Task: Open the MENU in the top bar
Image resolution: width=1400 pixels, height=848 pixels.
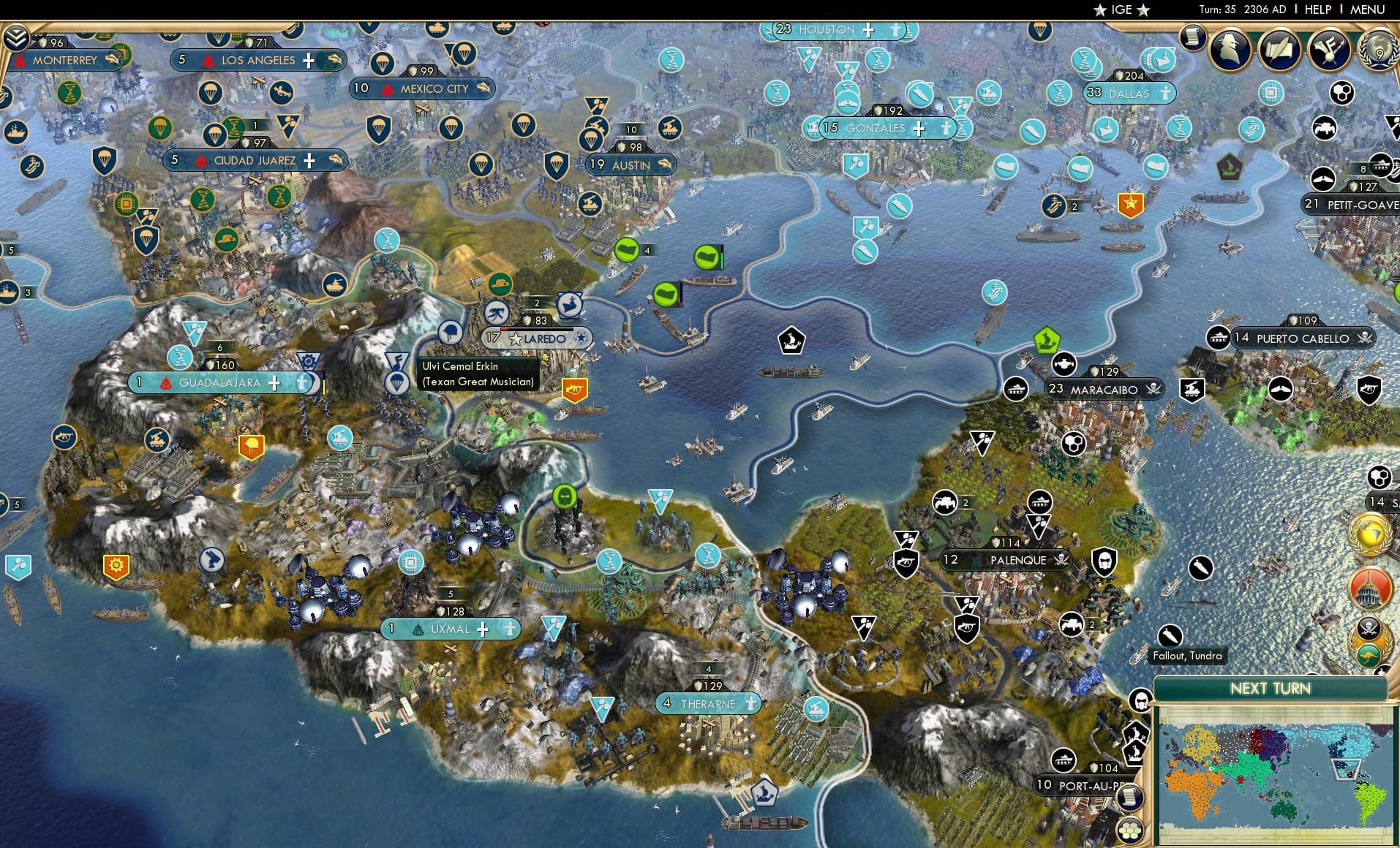Action: (x=1366, y=10)
